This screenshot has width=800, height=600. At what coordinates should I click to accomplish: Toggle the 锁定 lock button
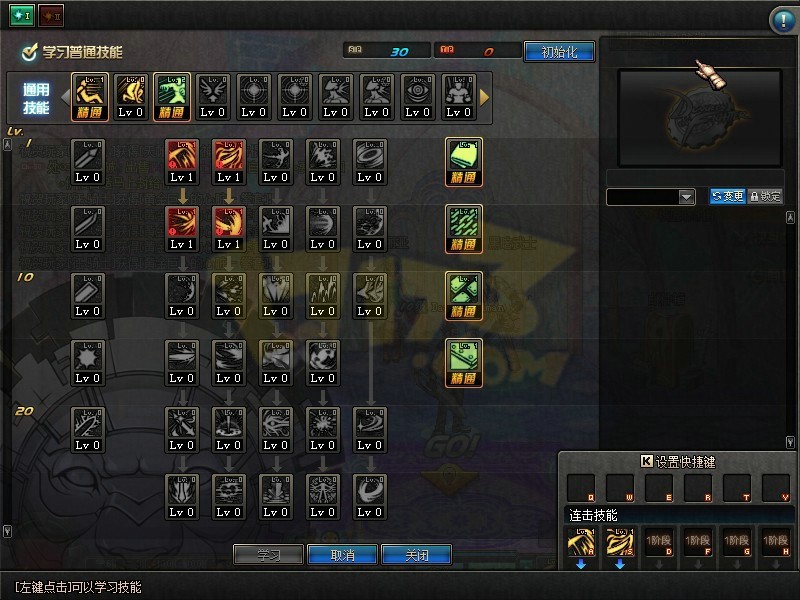[765, 197]
